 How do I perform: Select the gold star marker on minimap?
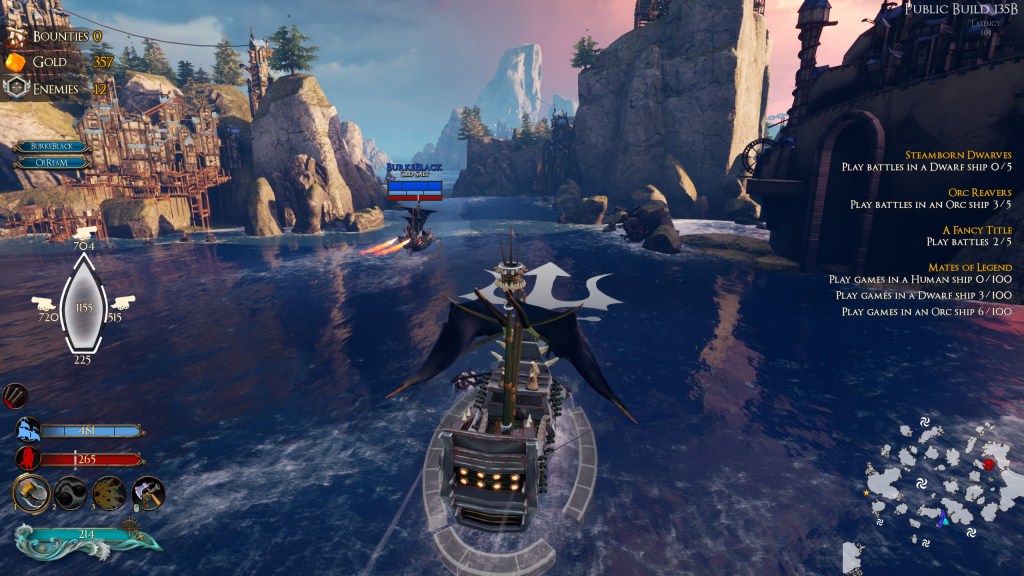tap(866, 492)
